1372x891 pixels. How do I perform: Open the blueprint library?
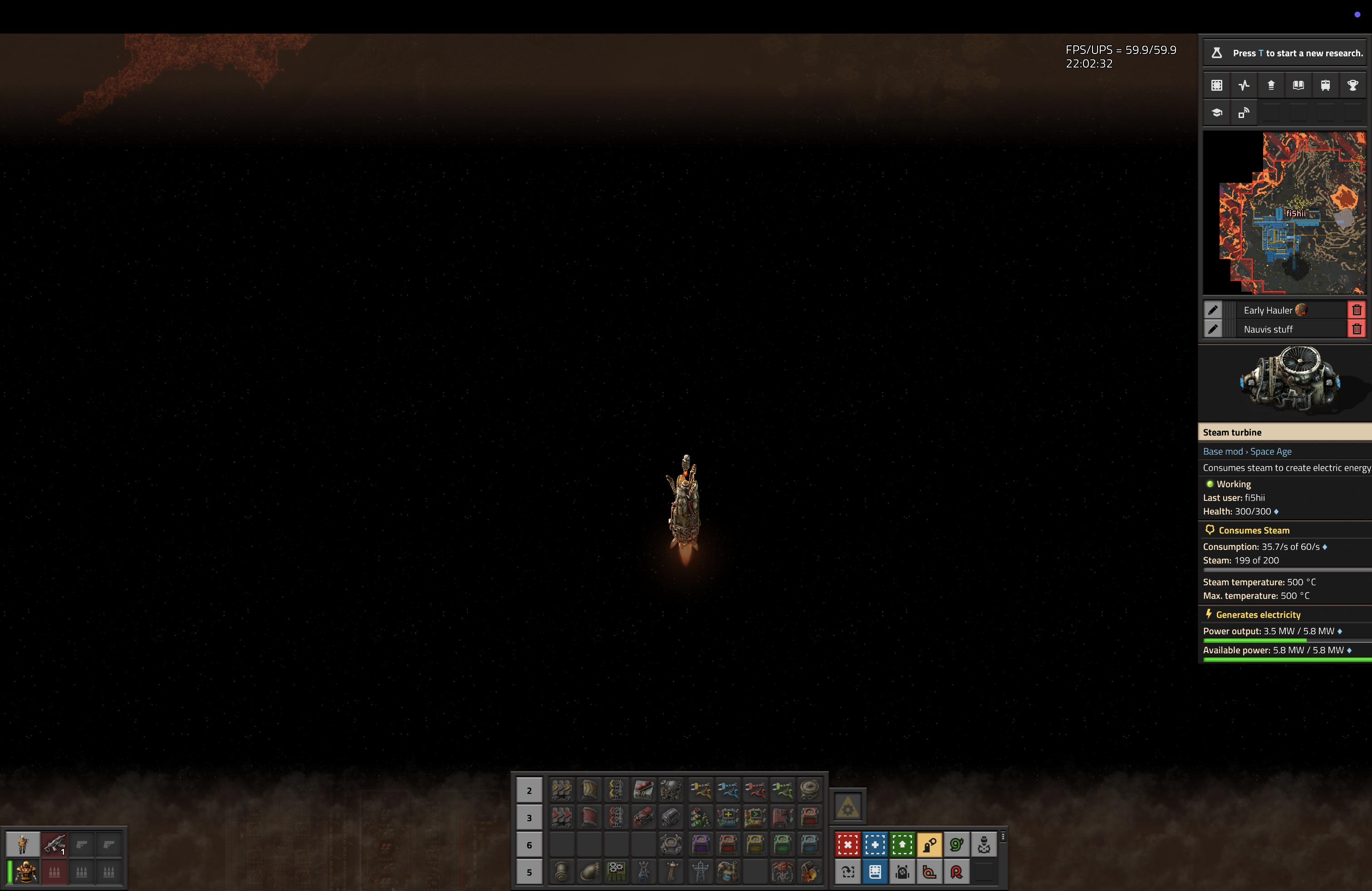pyautogui.click(x=1217, y=85)
